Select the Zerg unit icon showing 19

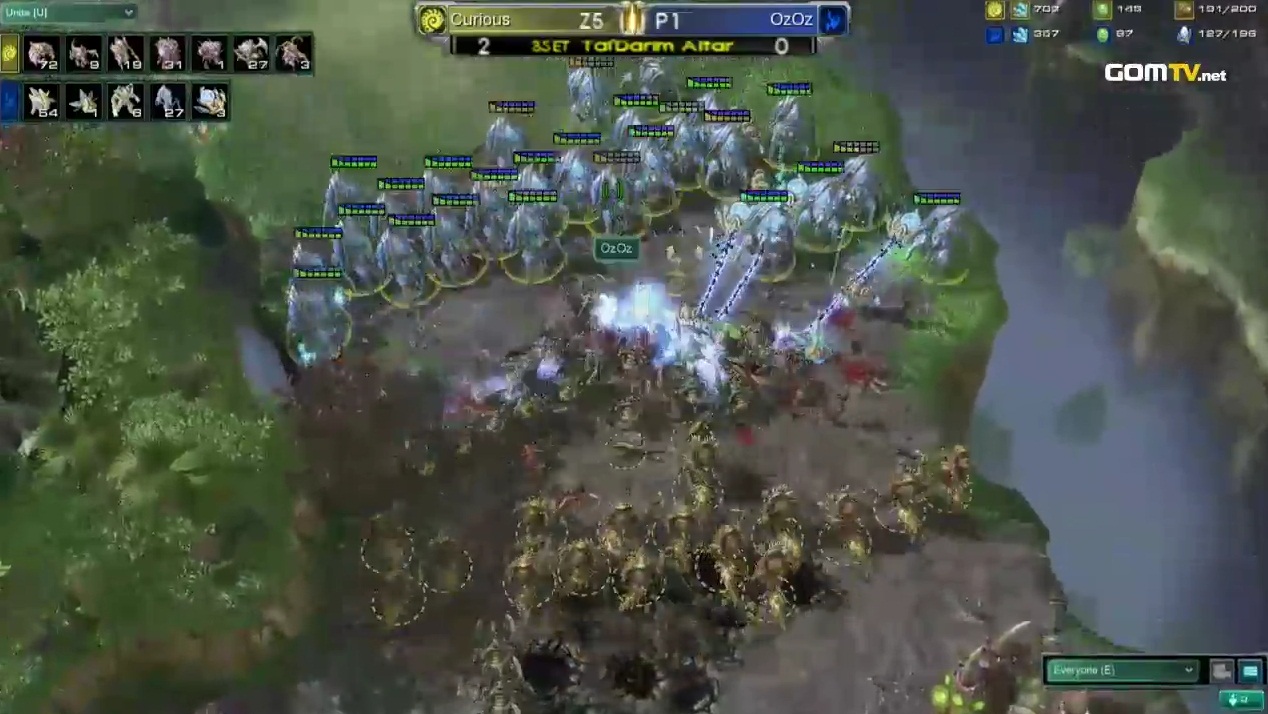126,53
